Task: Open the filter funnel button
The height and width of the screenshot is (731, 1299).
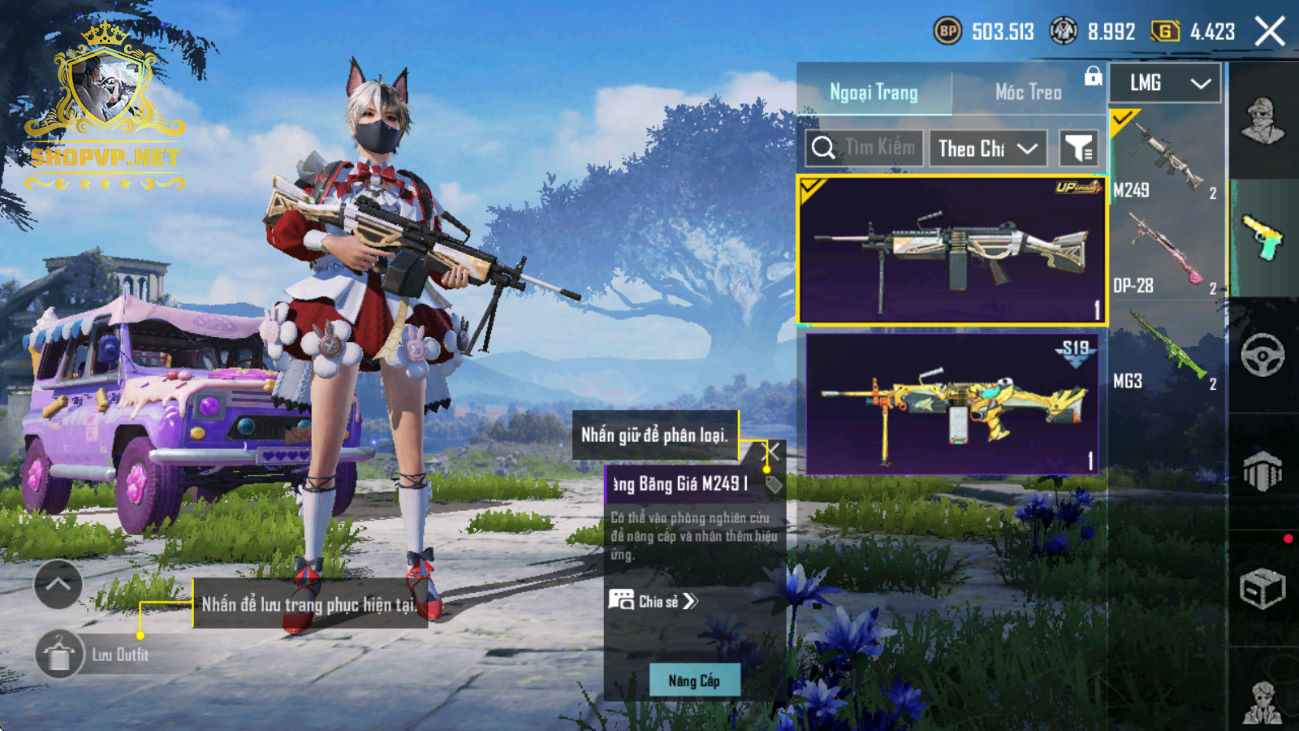Action: click(x=1078, y=149)
